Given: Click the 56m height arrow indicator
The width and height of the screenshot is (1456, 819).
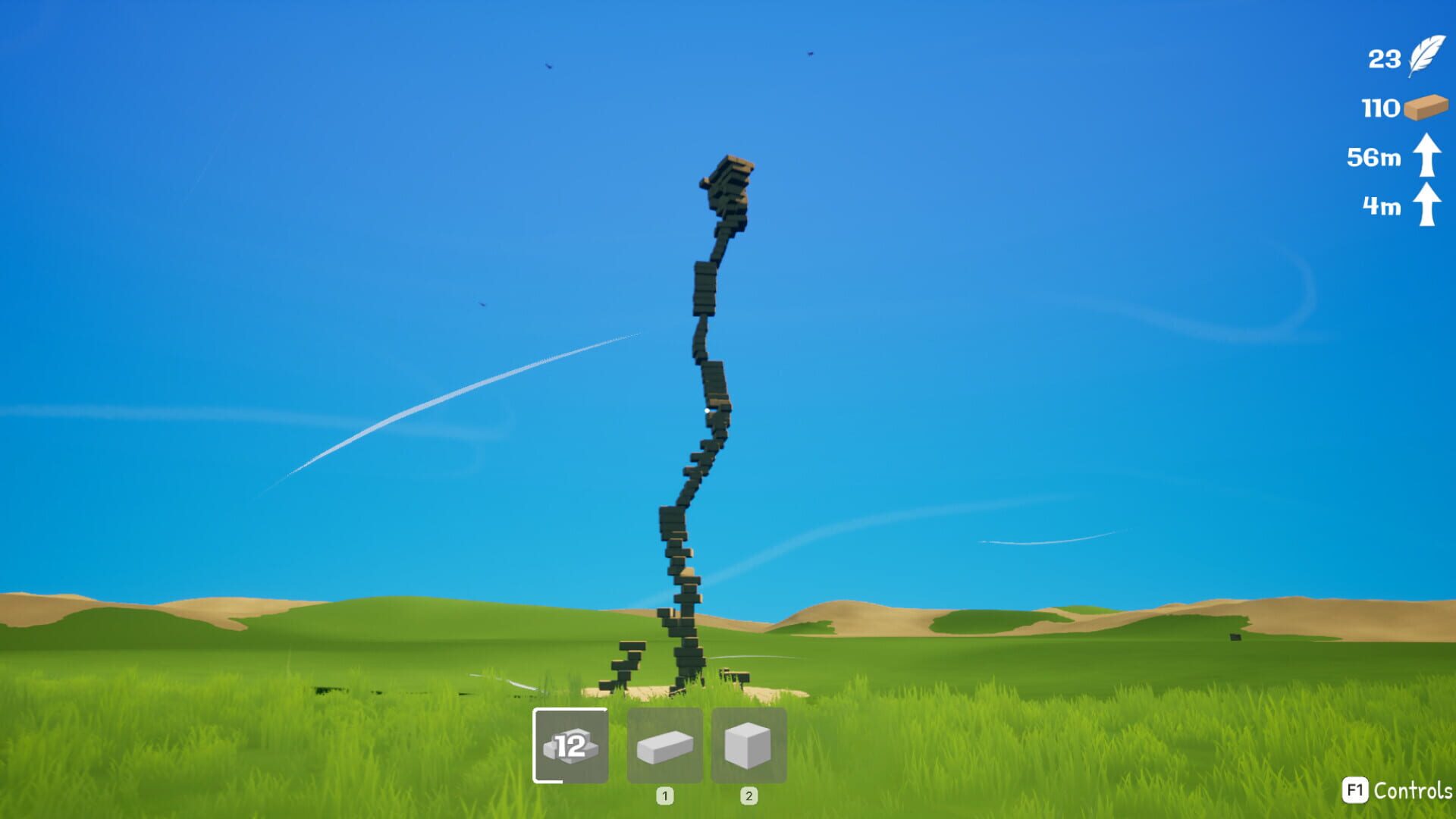Looking at the screenshot, I should 1426,156.
